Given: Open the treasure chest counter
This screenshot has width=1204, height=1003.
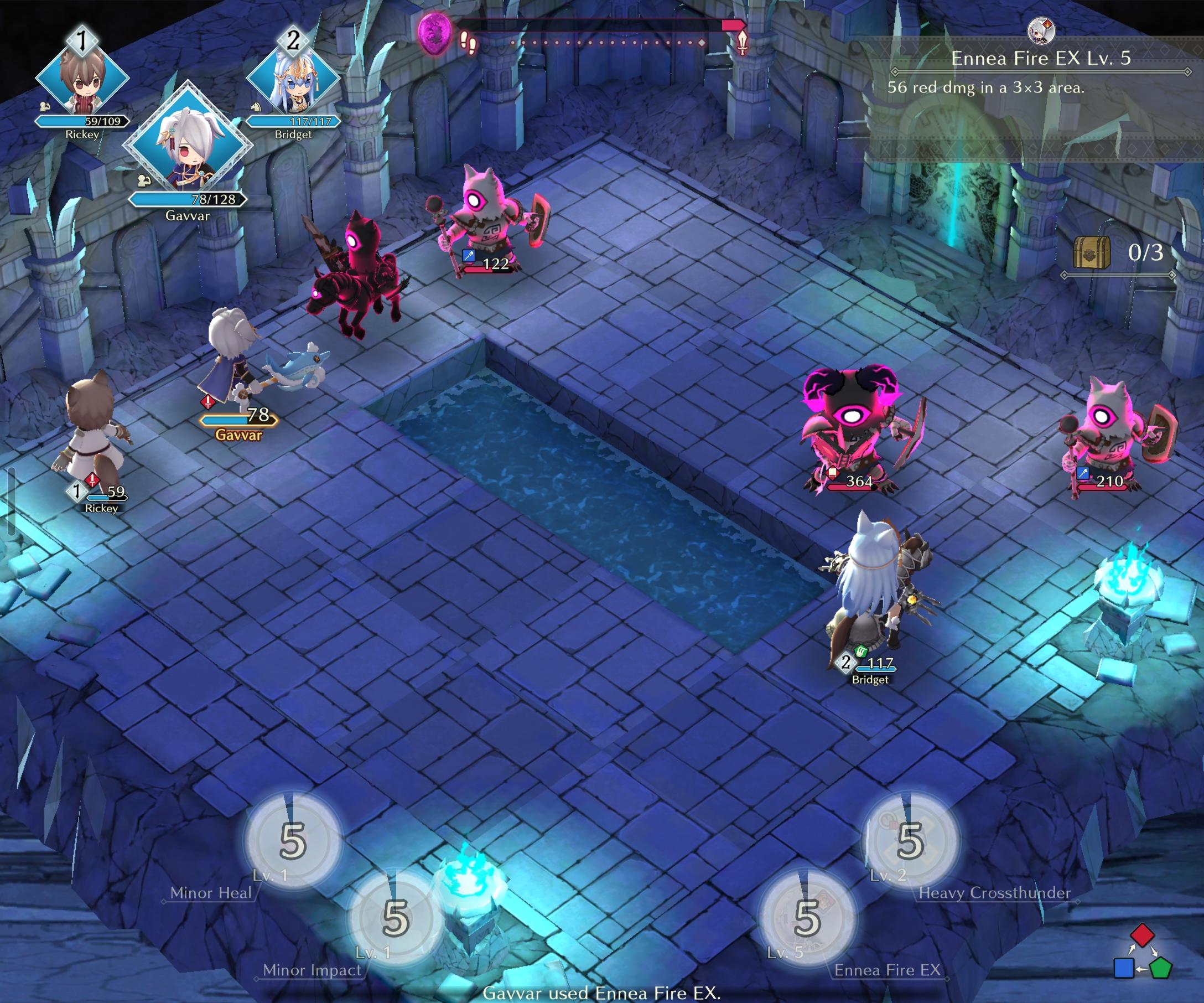Looking at the screenshot, I should [1118, 253].
